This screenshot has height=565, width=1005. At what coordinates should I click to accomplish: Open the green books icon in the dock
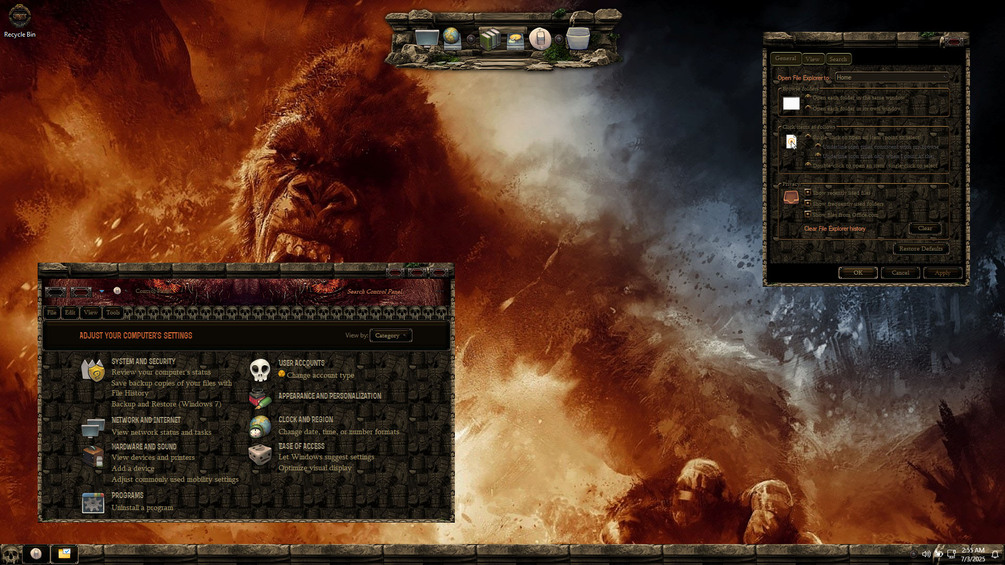pyautogui.click(x=489, y=39)
